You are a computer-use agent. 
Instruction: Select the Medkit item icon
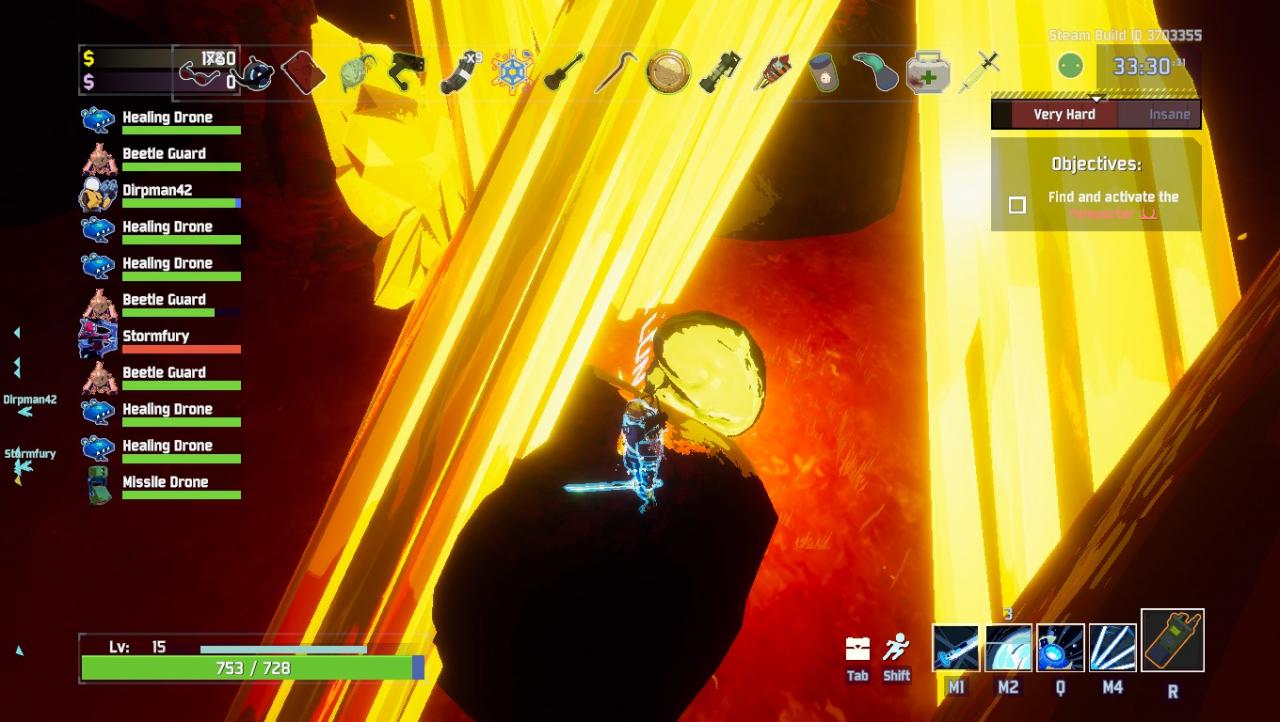click(927, 73)
